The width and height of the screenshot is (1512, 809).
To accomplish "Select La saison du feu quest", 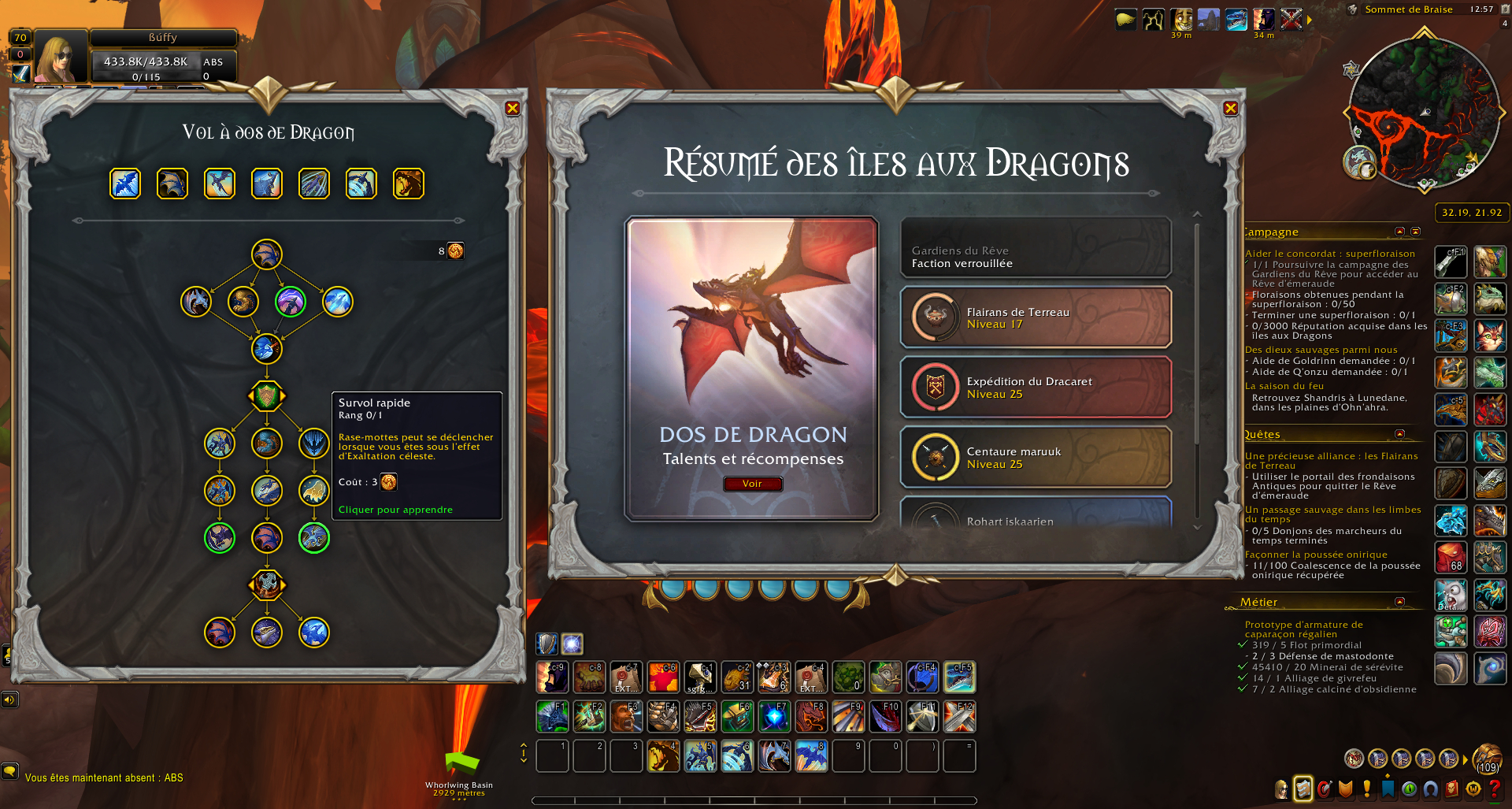I will pyautogui.click(x=1284, y=386).
